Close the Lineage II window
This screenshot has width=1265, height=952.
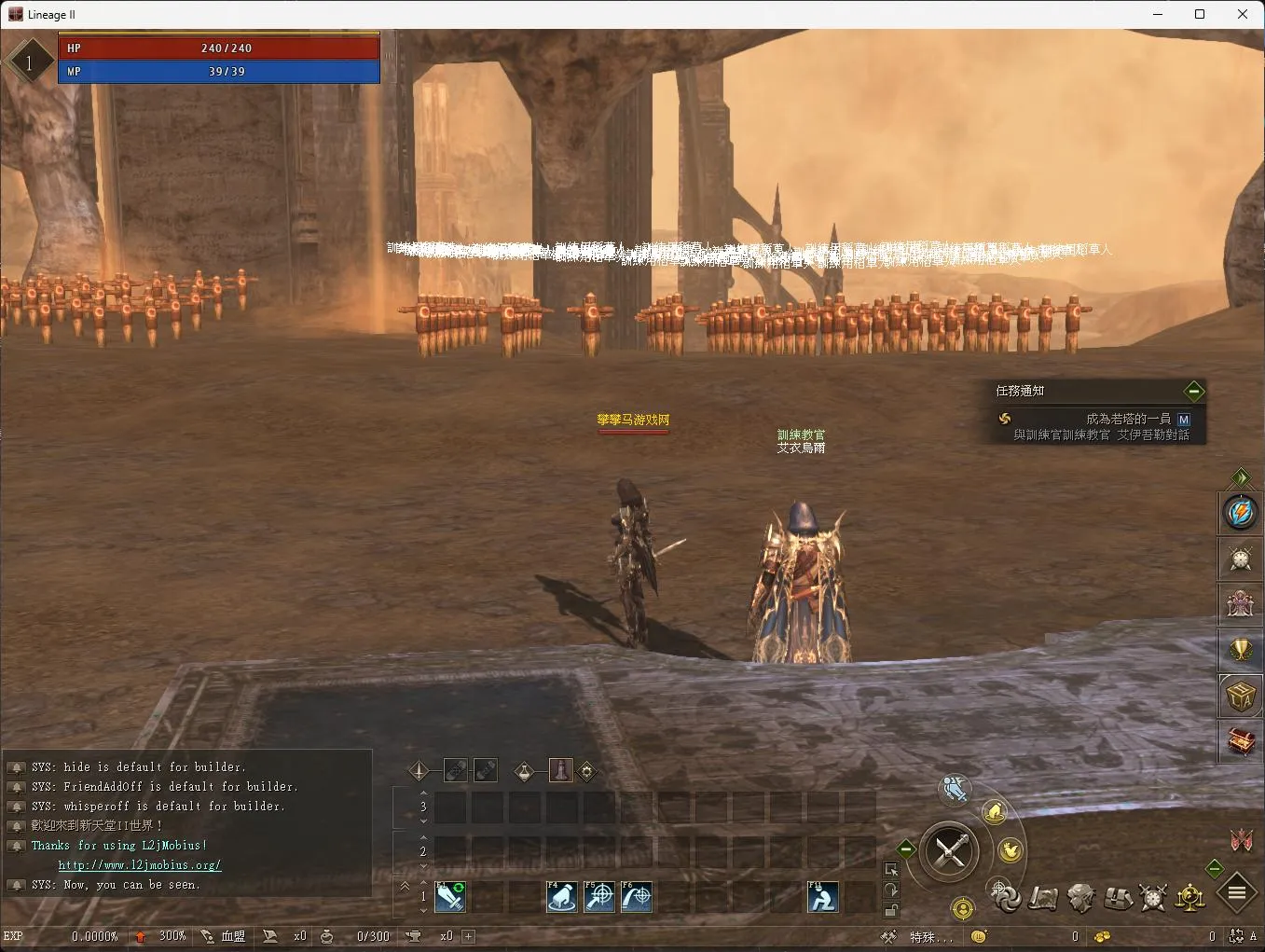[x=1242, y=14]
